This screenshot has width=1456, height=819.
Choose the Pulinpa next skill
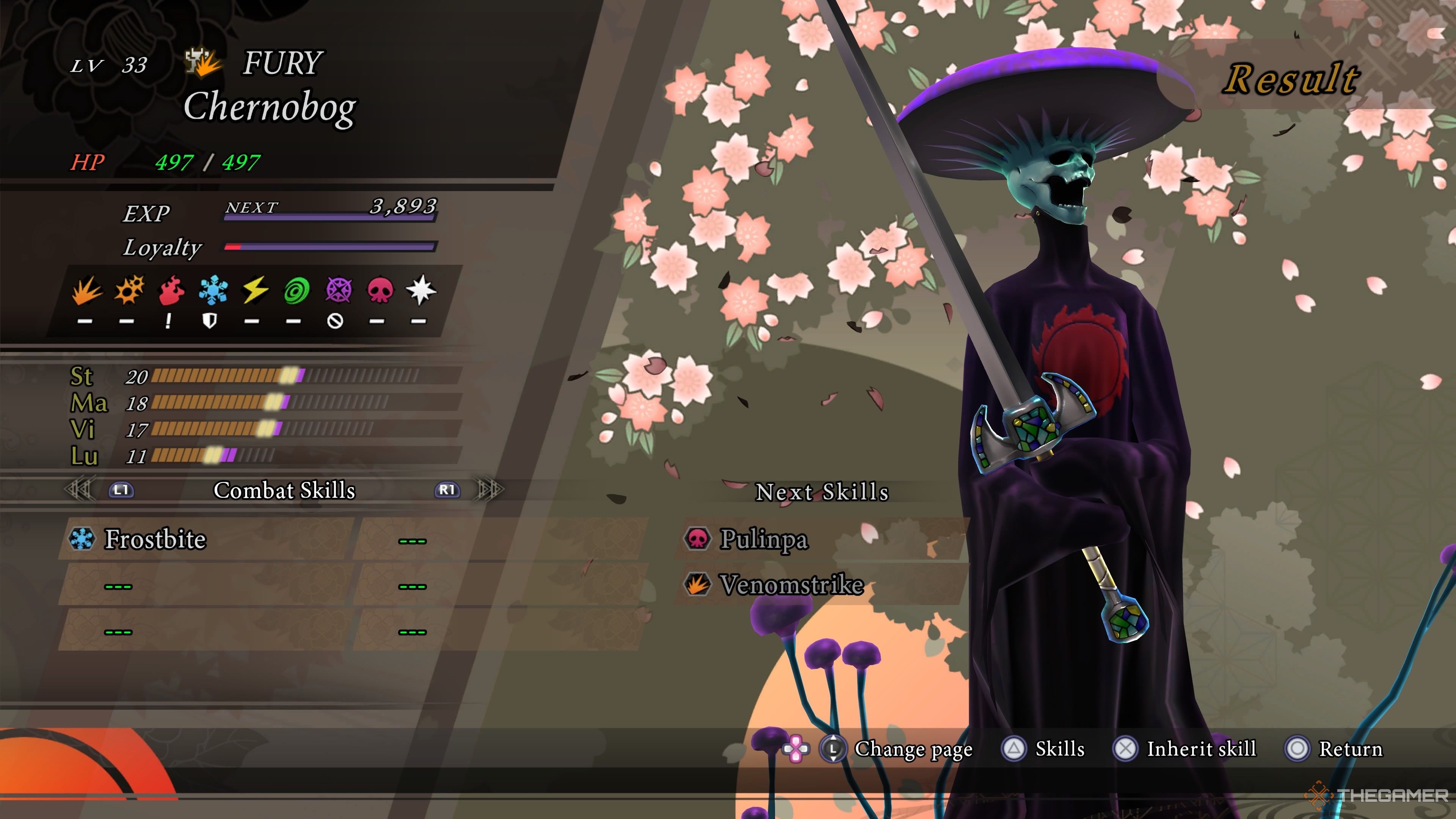[763, 539]
